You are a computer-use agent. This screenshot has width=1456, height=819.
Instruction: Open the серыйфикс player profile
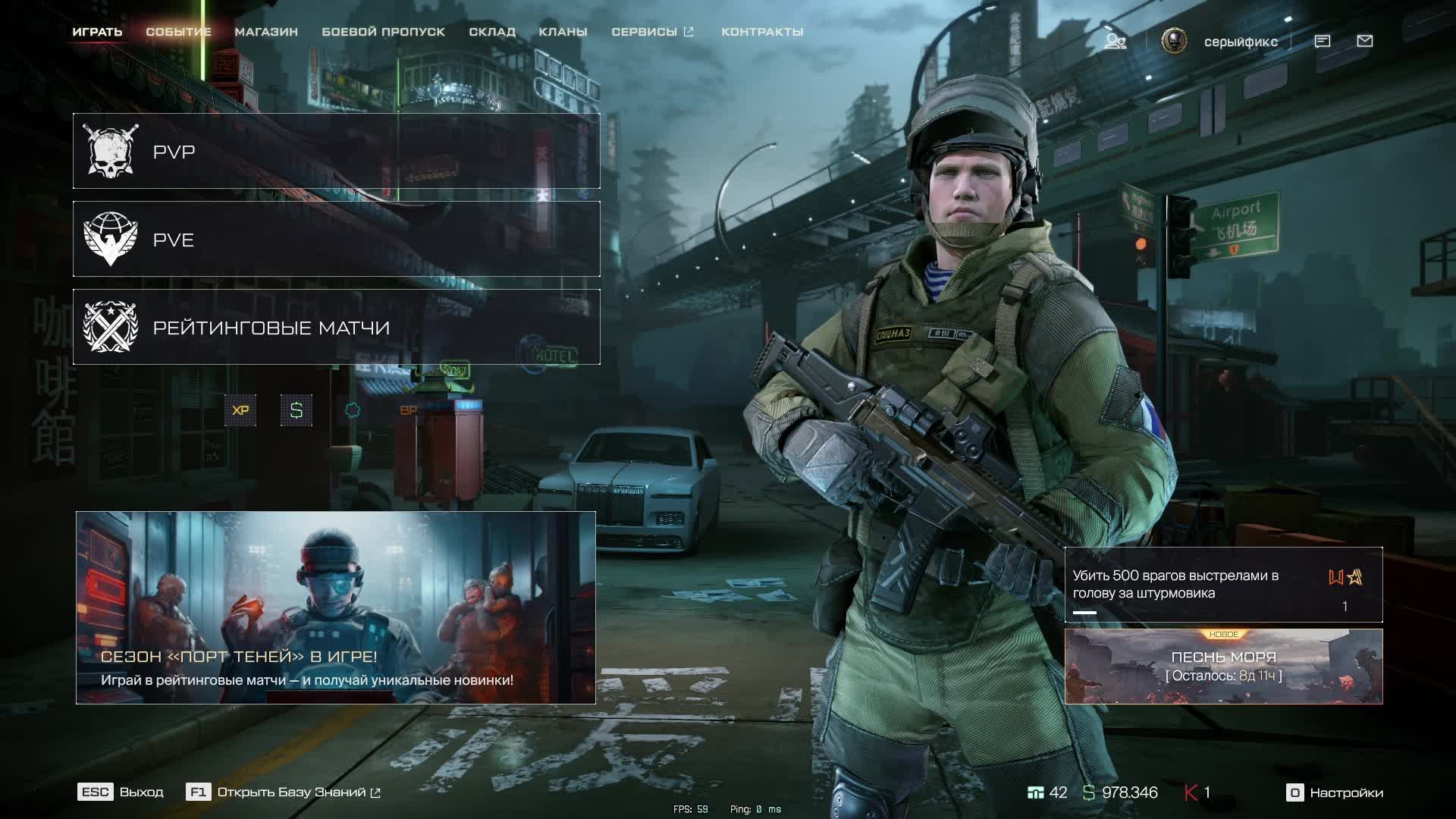[1241, 42]
